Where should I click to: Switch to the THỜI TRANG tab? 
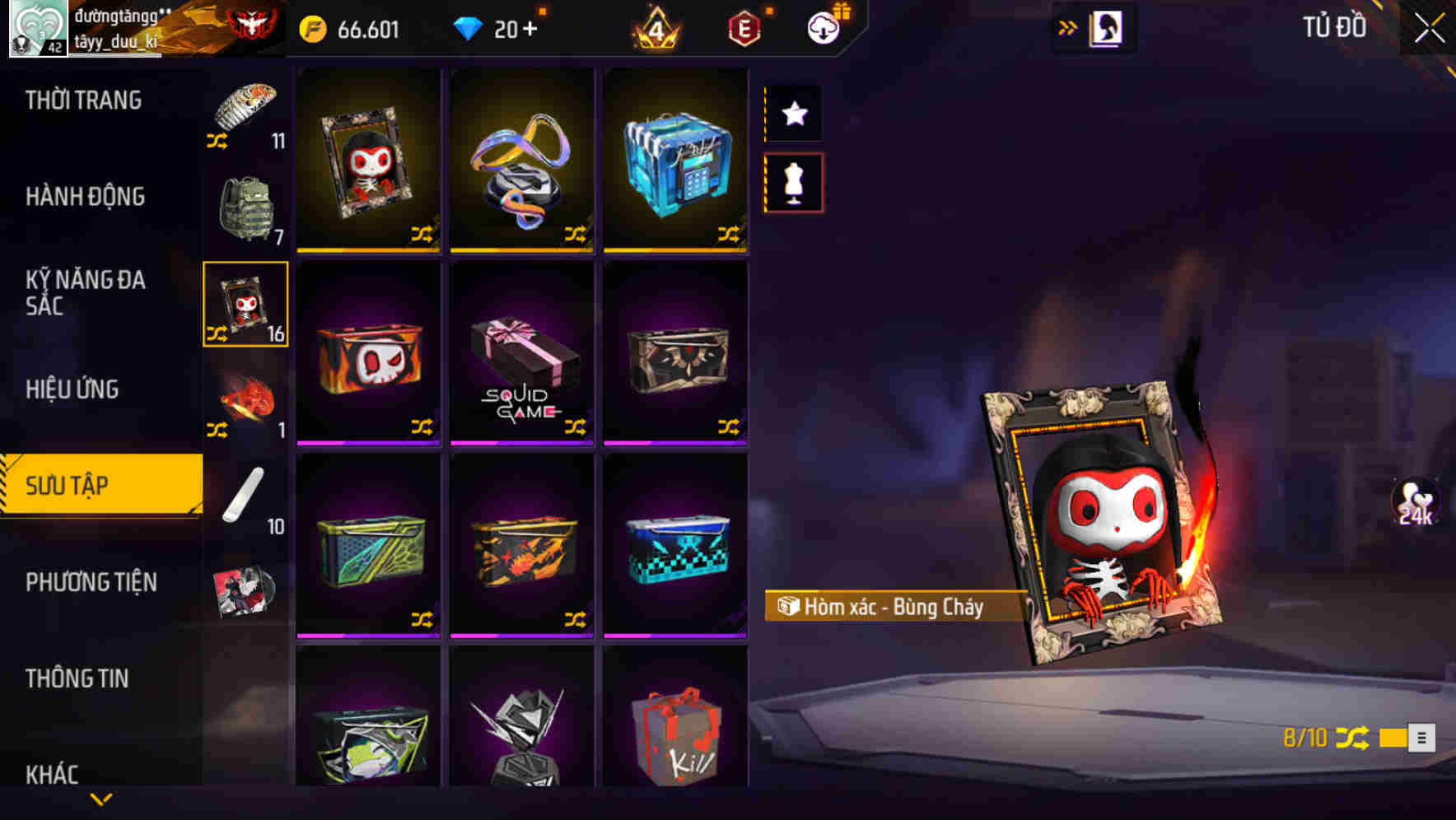[x=82, y=100]
